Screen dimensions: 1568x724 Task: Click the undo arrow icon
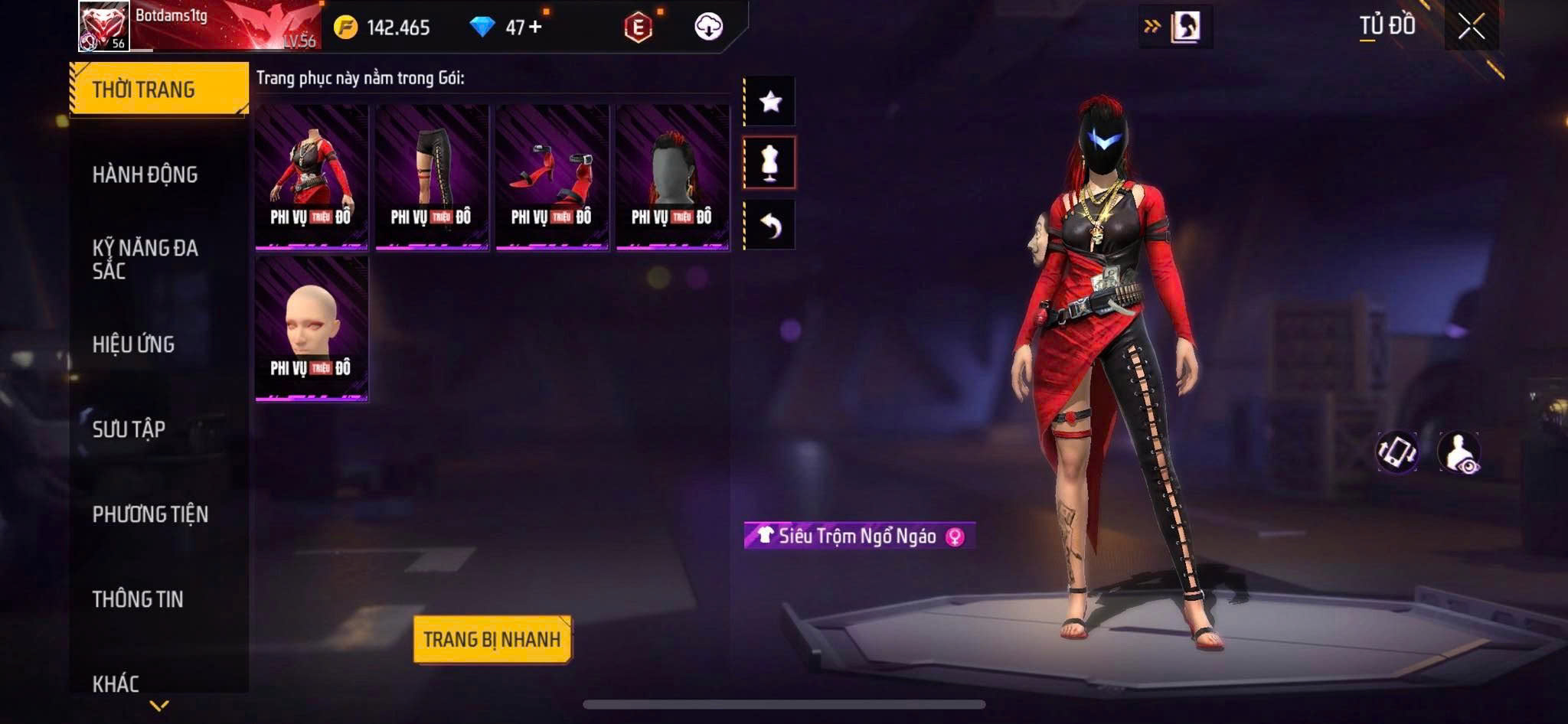point(770,225)
